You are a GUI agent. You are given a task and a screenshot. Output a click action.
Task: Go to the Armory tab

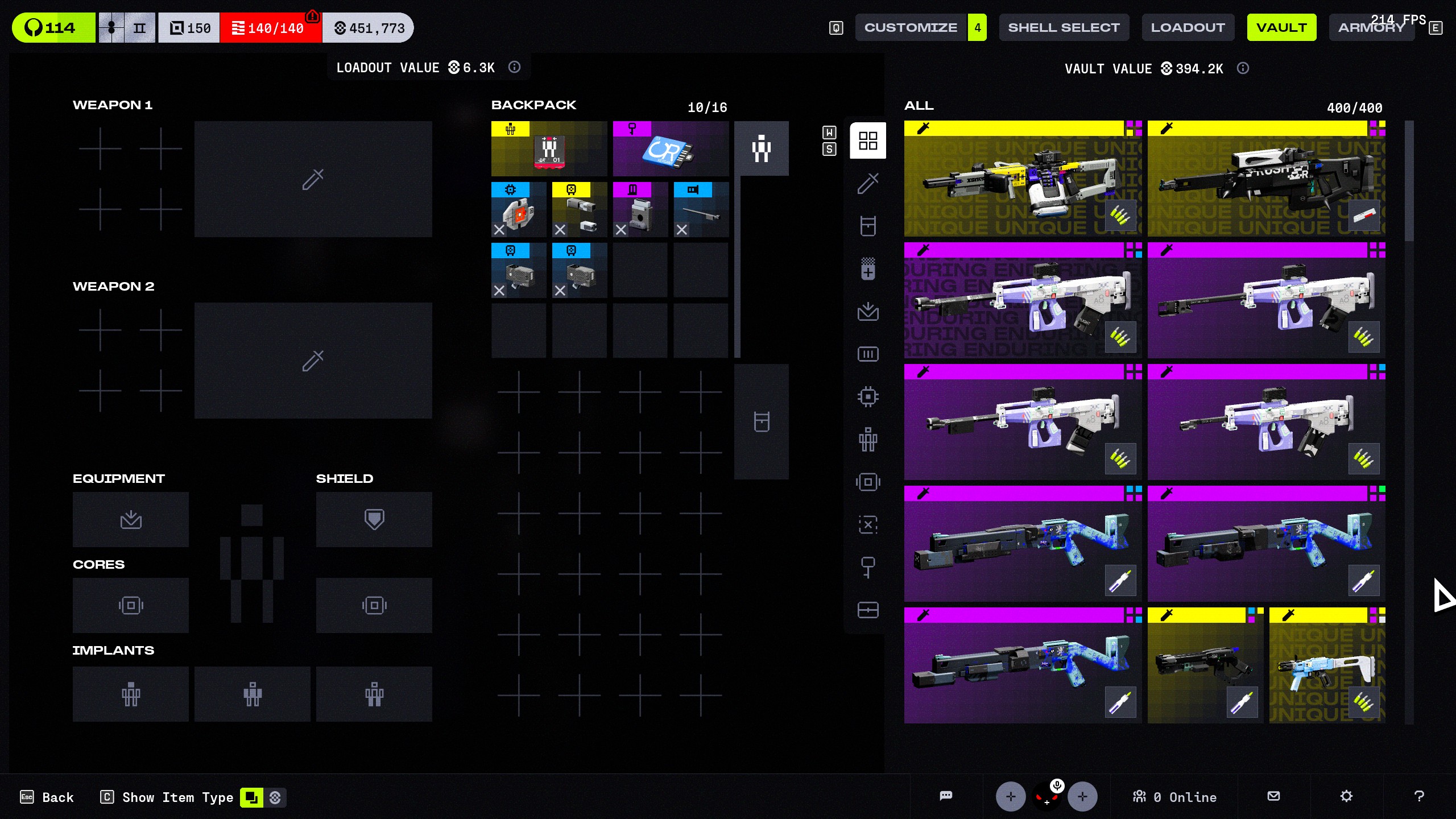[x=1371, y=27]
